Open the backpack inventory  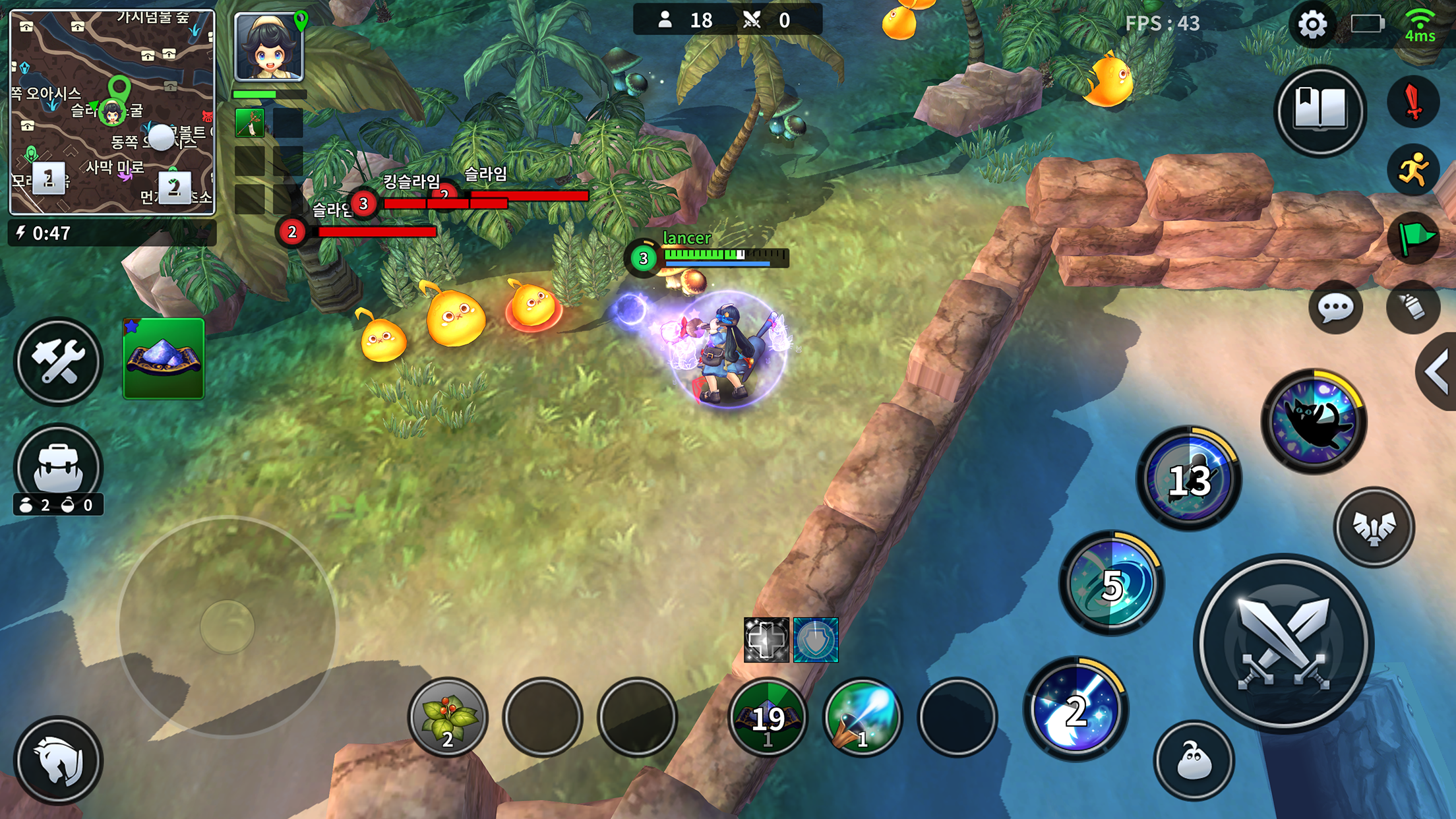tap(58, 466)
